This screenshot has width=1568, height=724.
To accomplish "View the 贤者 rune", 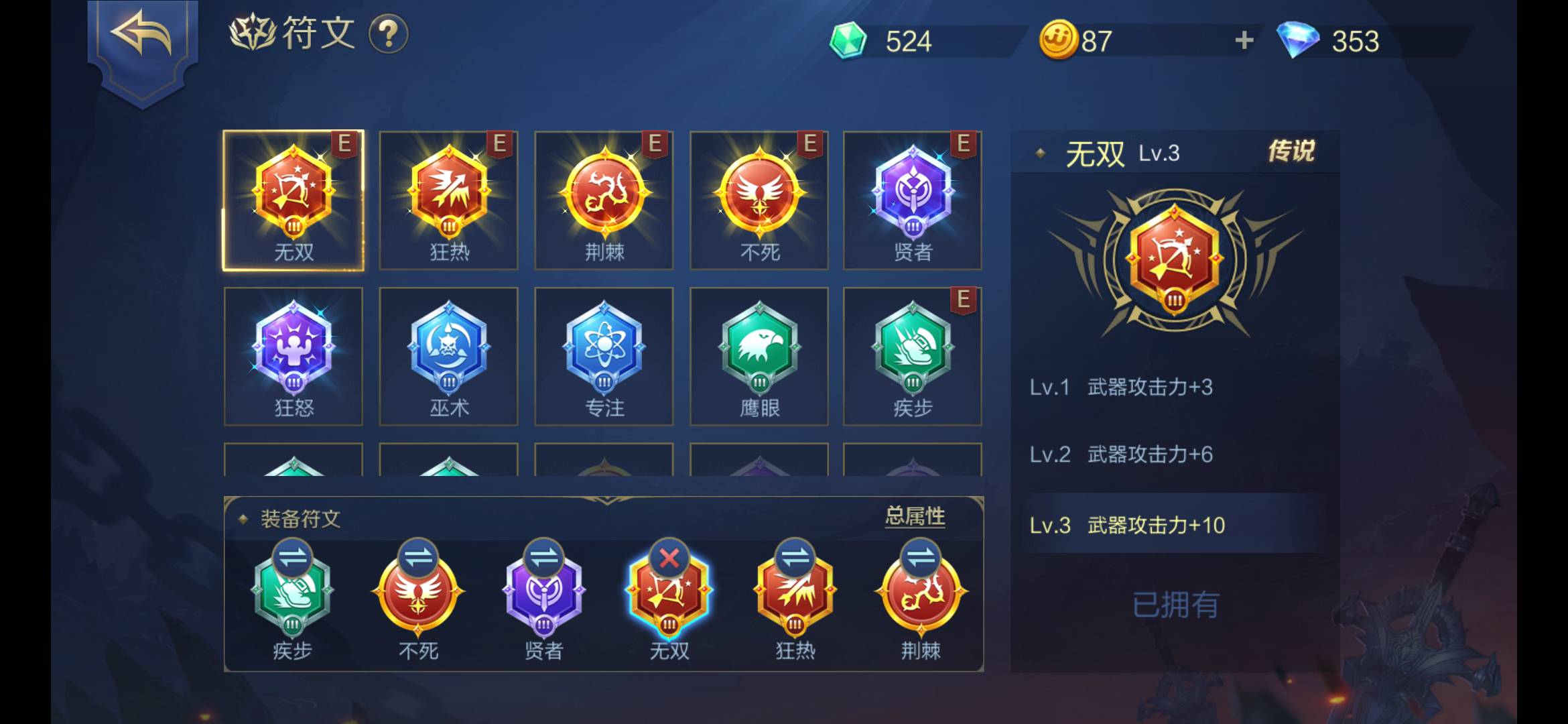I will point(913,198).
